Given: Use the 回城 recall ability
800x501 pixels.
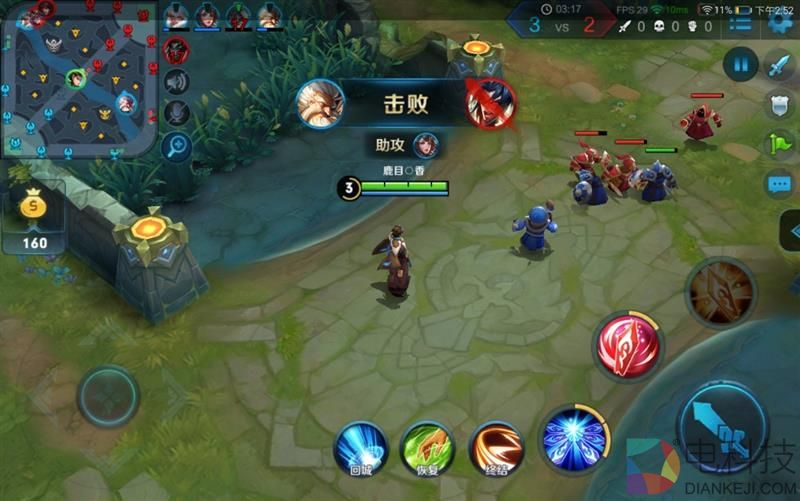Looking at the screenshot, I should click(361, 448).
